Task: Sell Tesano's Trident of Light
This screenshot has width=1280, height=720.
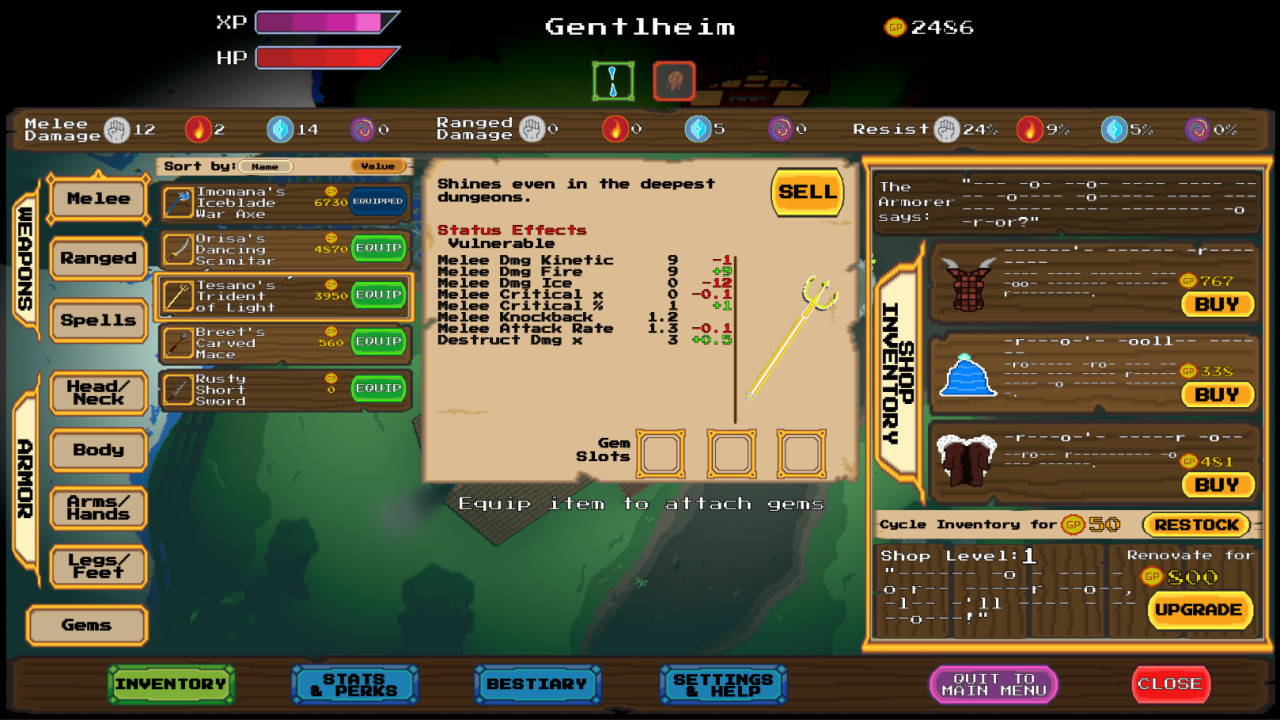Action: click(x=807, y=192)
